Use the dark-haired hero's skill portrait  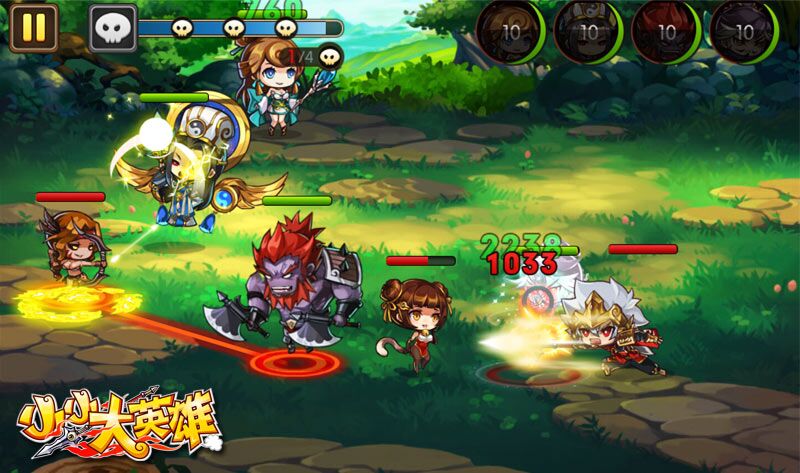743,31
